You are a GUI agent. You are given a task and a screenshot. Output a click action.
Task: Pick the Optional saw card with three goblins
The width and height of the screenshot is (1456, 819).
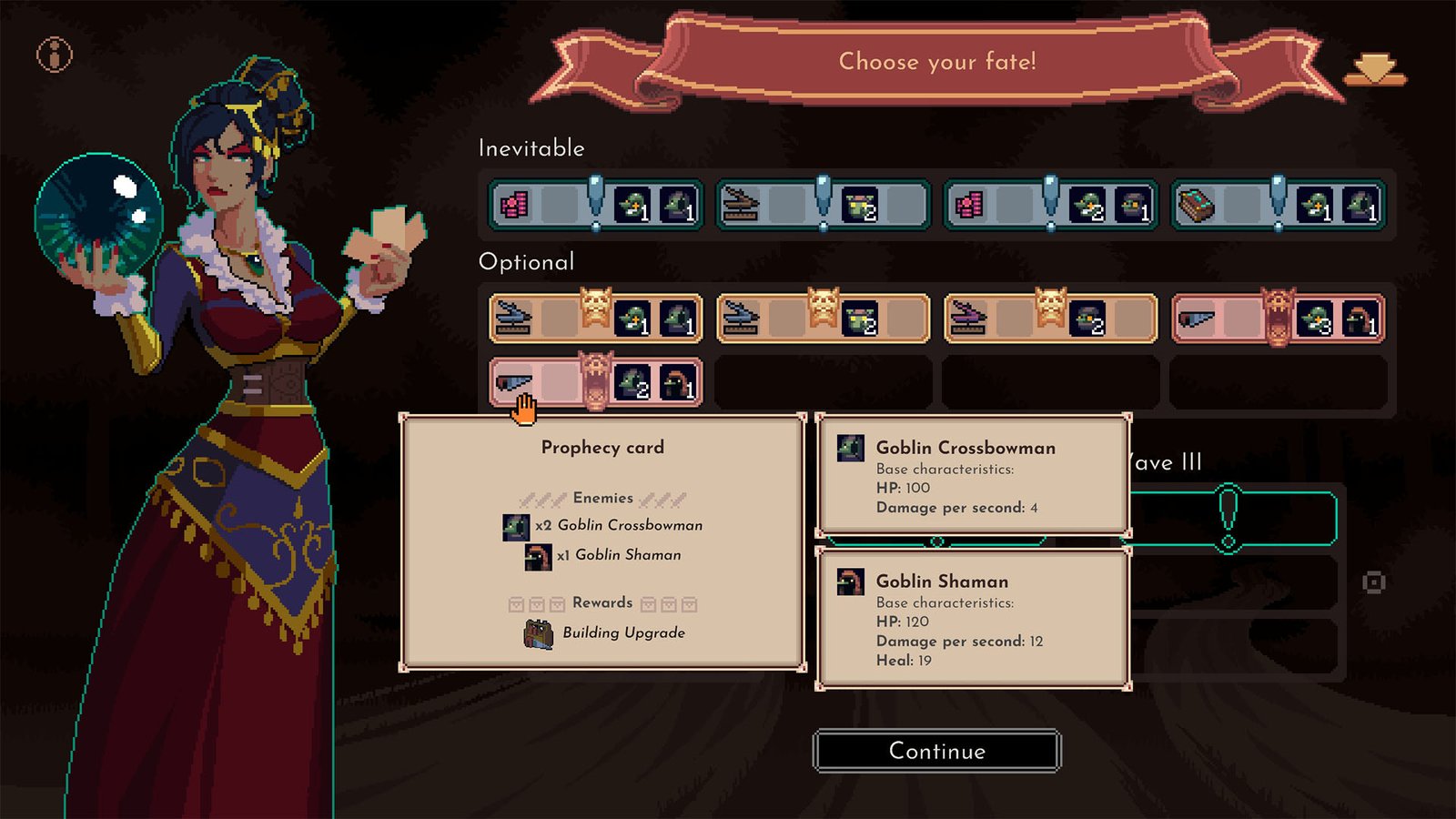pyautogui.click(x=1278, y=318)
